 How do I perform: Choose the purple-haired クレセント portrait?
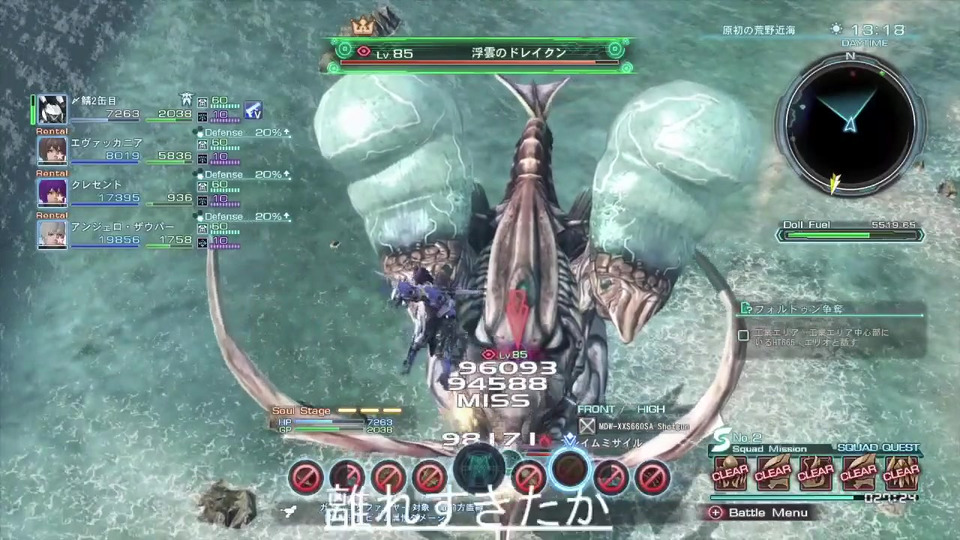coord(53,192)
